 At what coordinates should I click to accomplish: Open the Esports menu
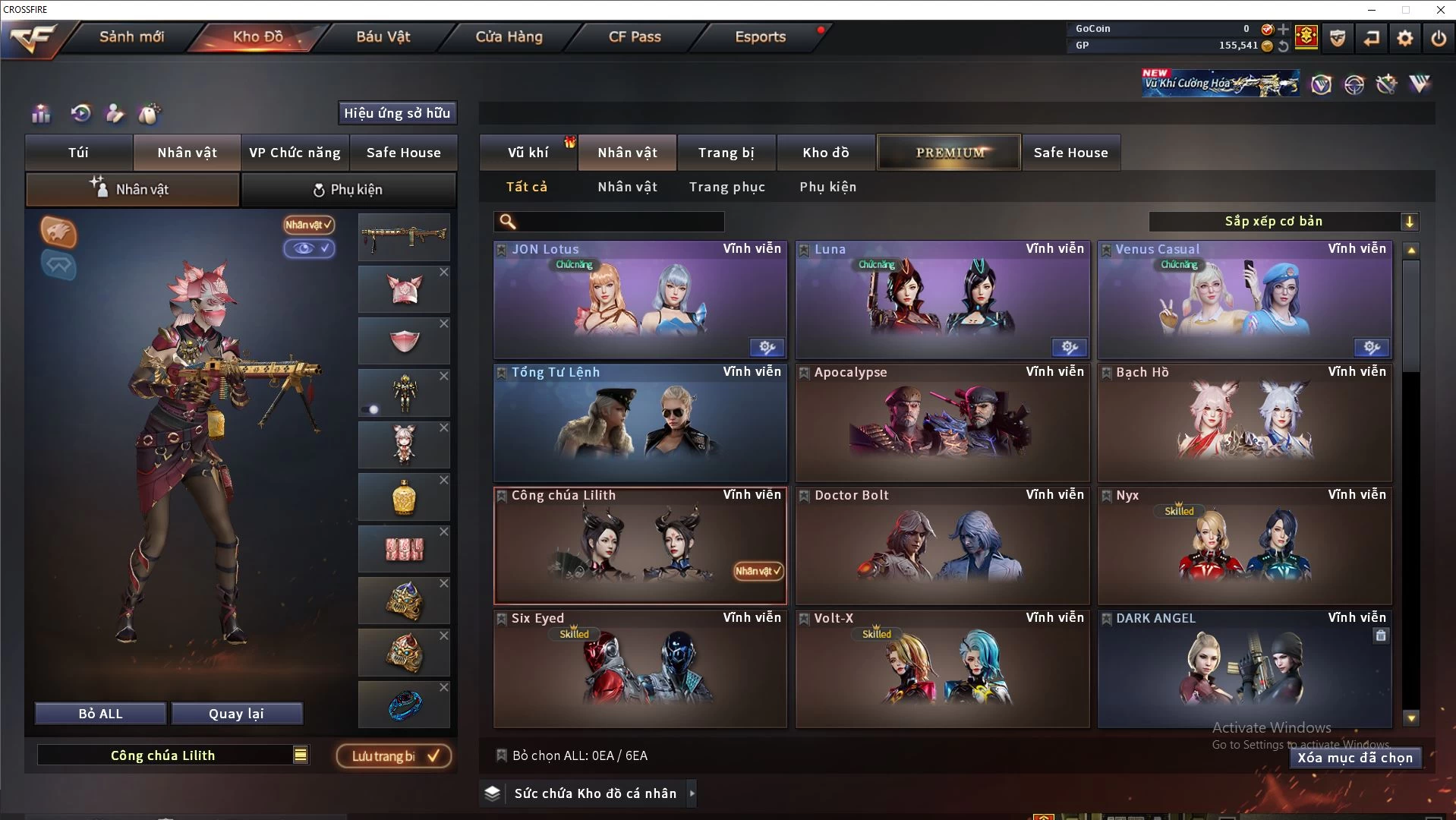pyautogui.click(x=760, y=36)
